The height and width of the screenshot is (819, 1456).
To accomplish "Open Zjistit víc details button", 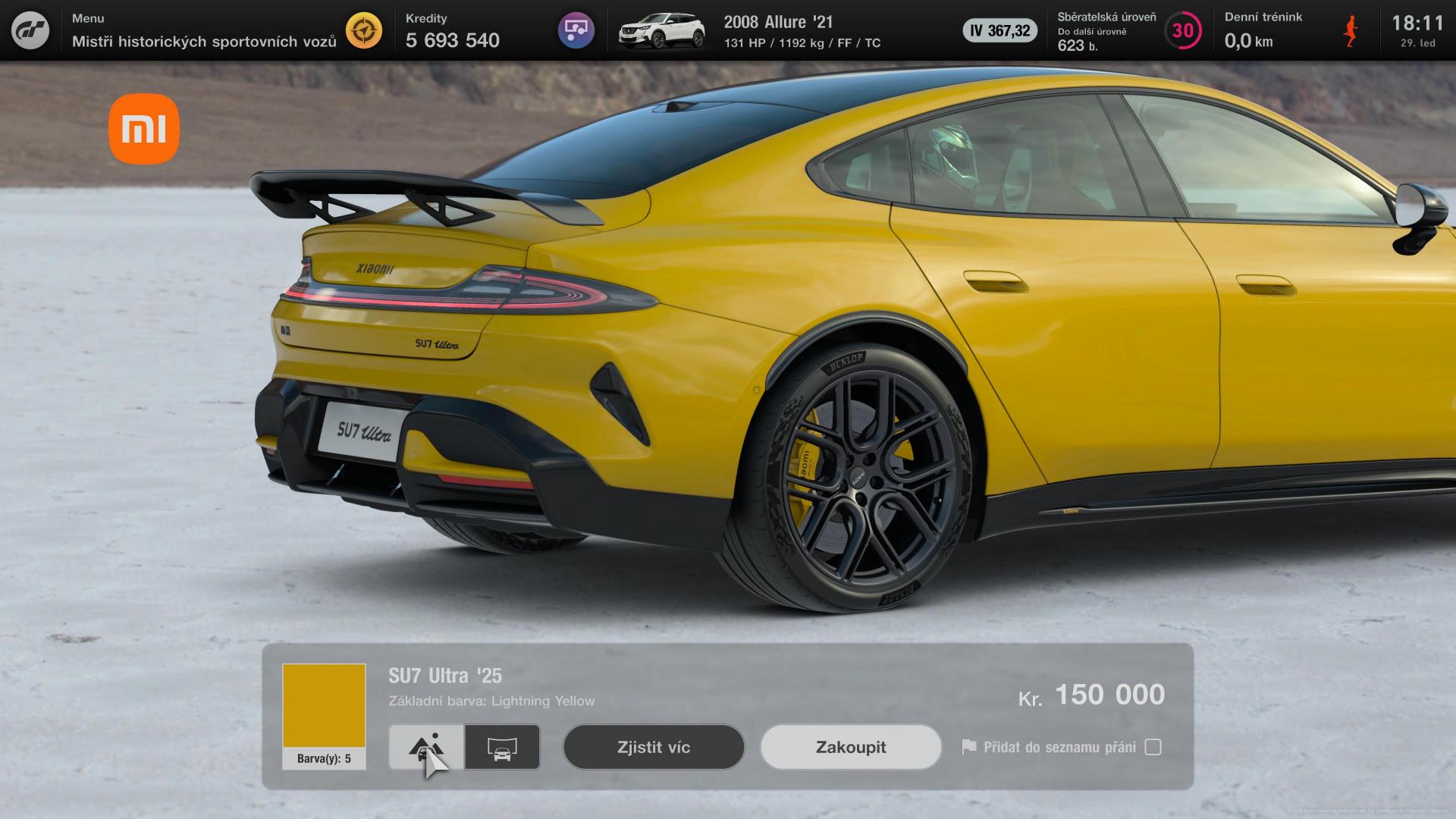I will (653, 747).
